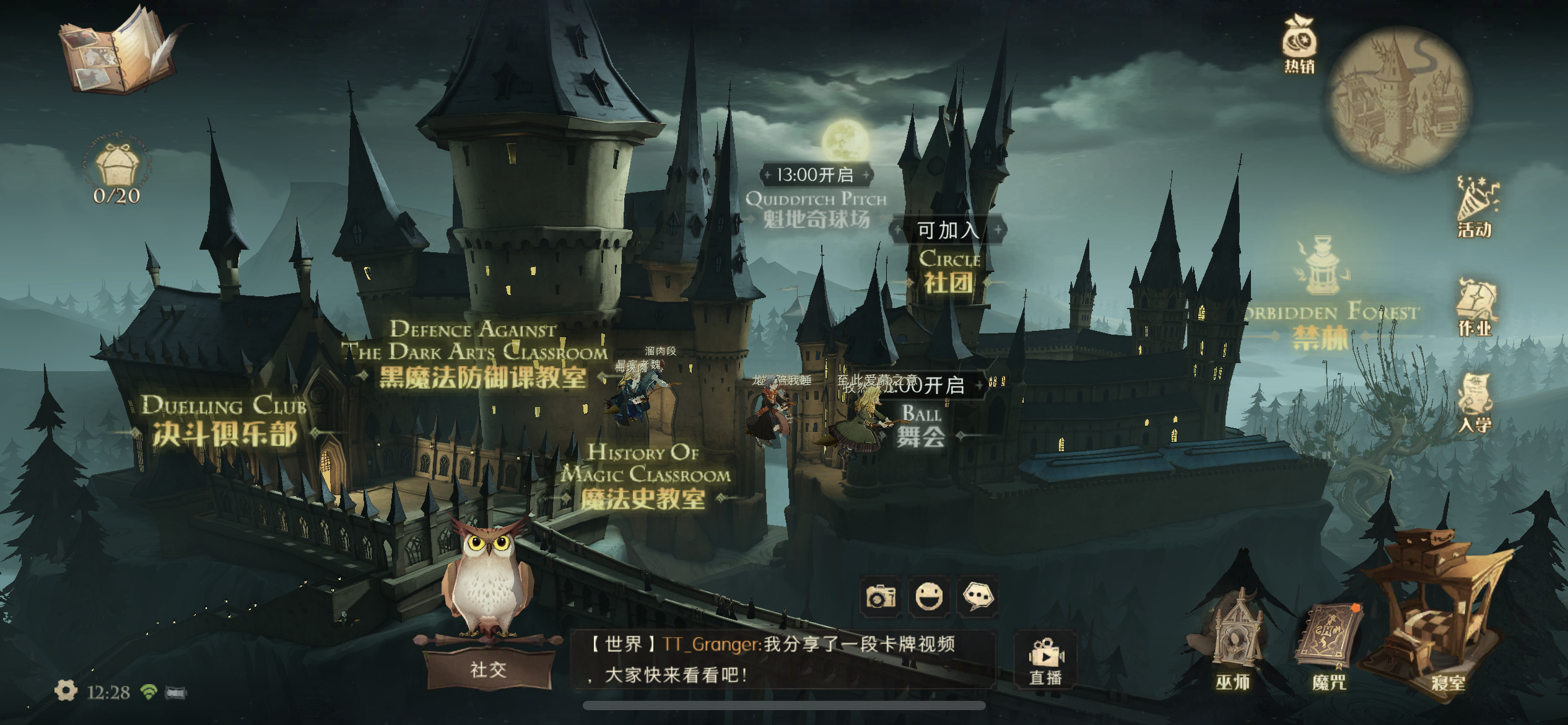Open the smiley emote button

(x=929, y=597)
